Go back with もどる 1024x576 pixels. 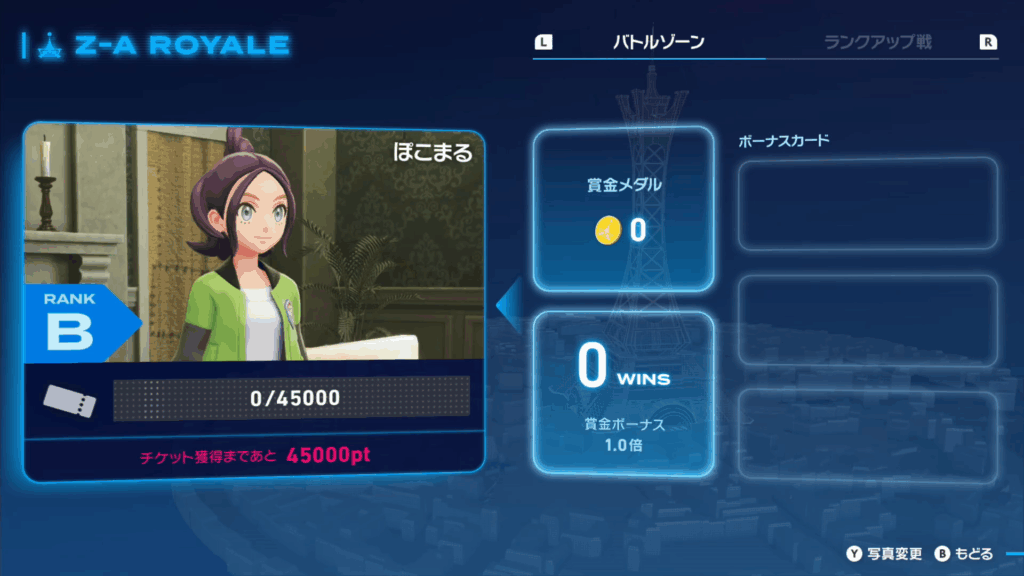click(974, 553)
